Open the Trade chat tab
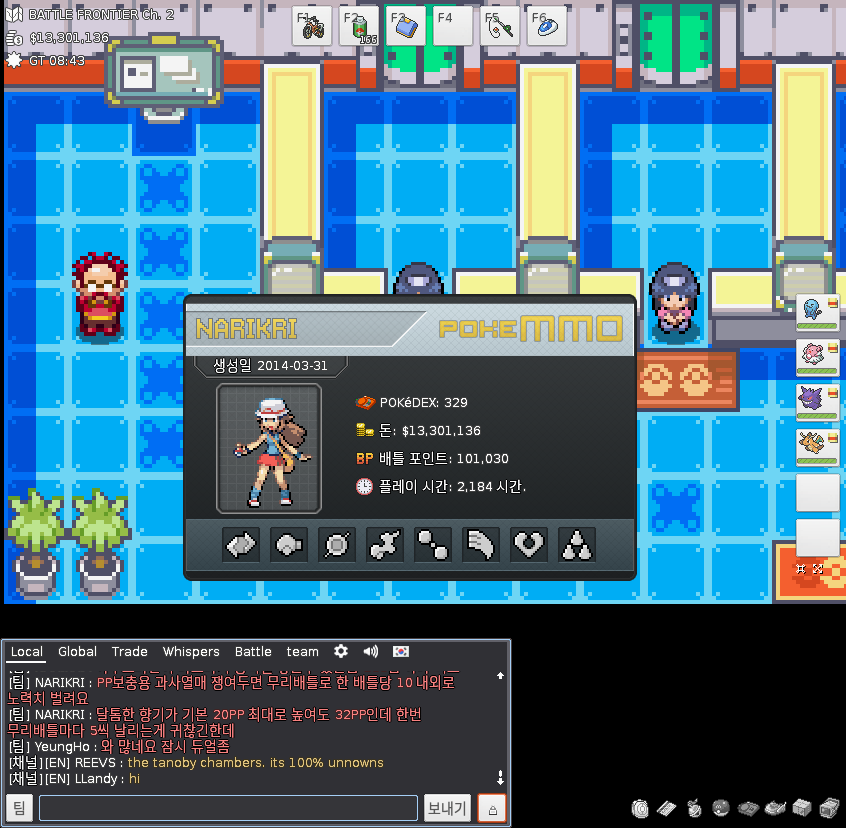This screenshot has height=828, width=846. (x=130, y=652)
